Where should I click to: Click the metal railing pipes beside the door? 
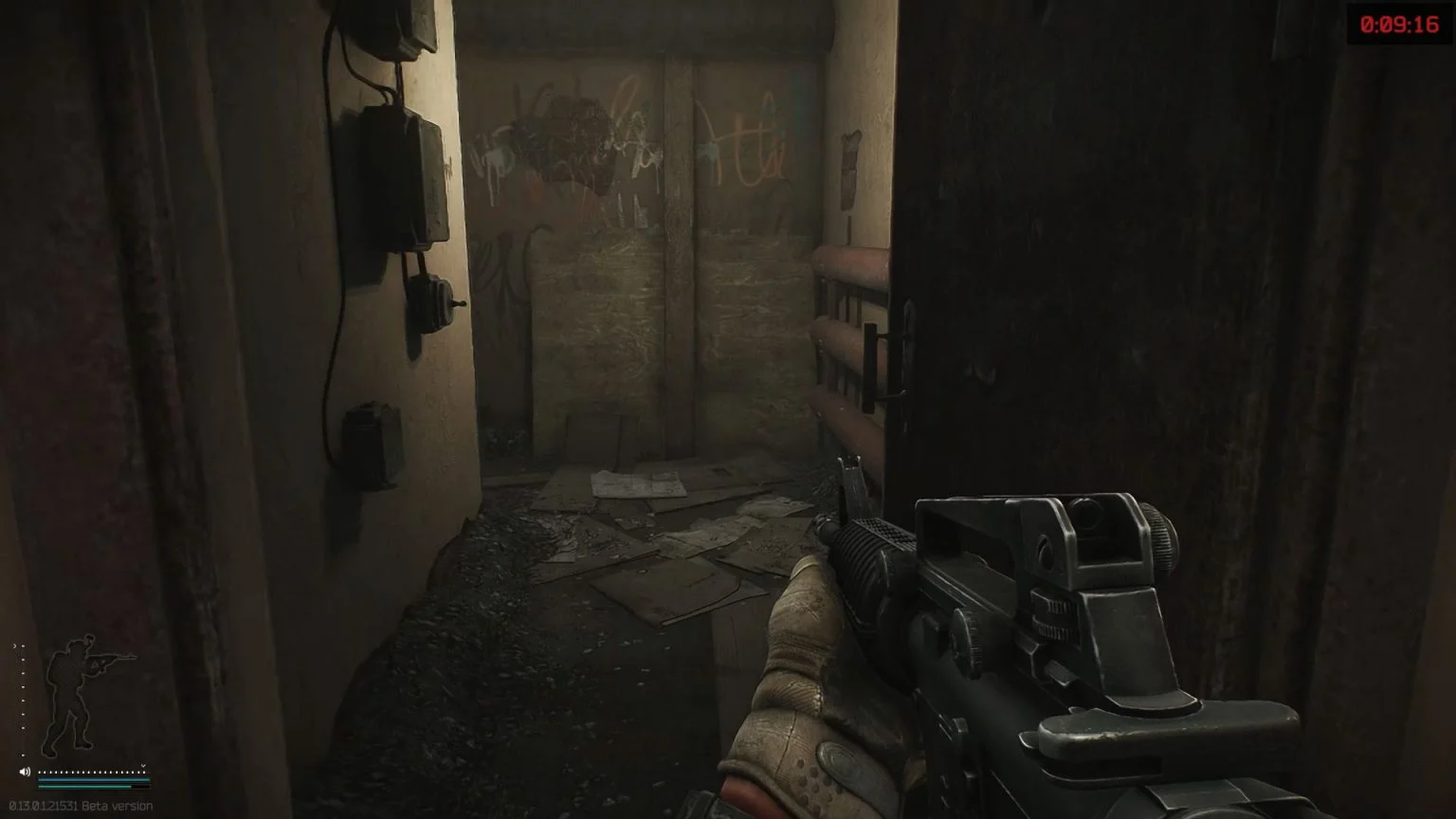point(844,332)
